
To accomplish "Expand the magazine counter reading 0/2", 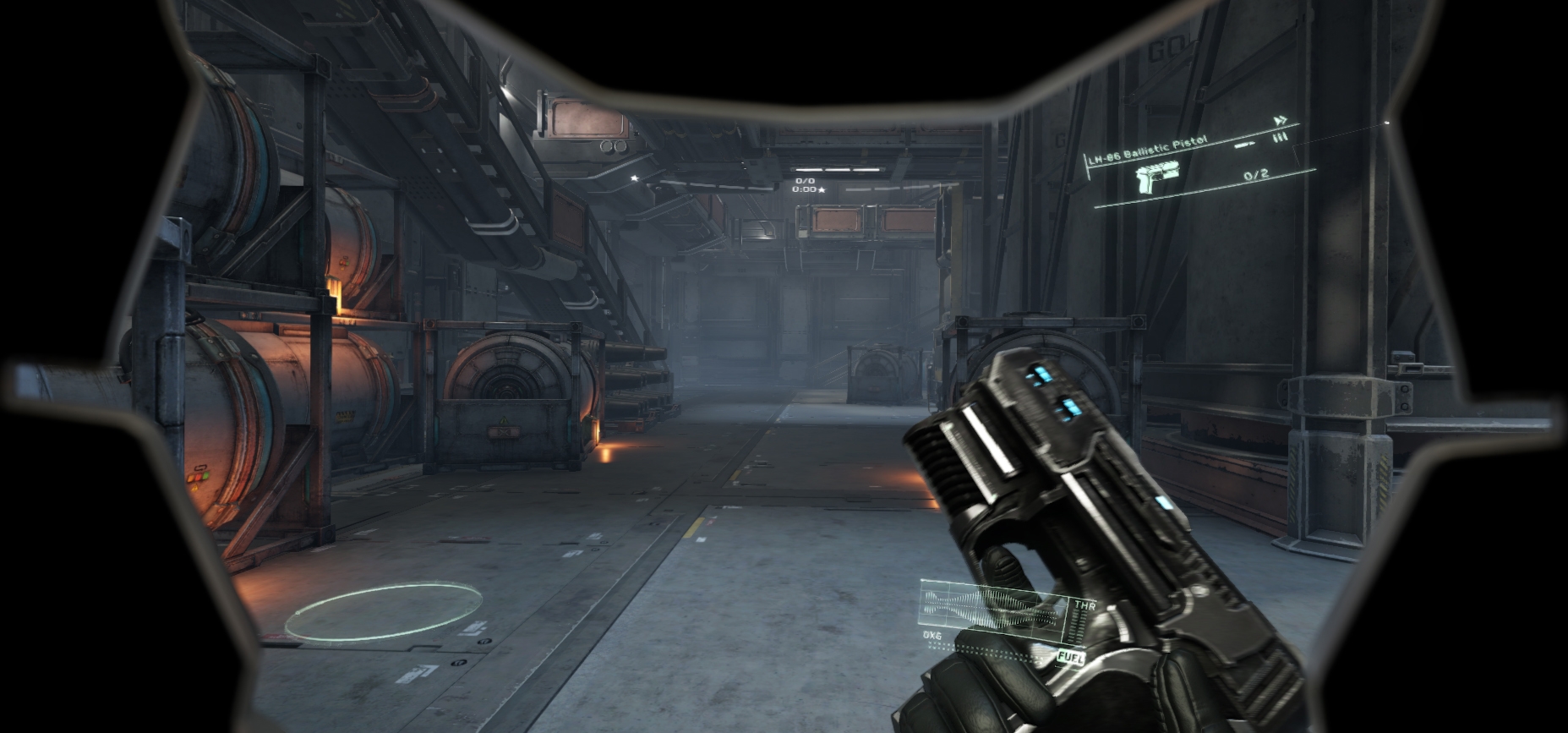I will [x=1255, y=176].
